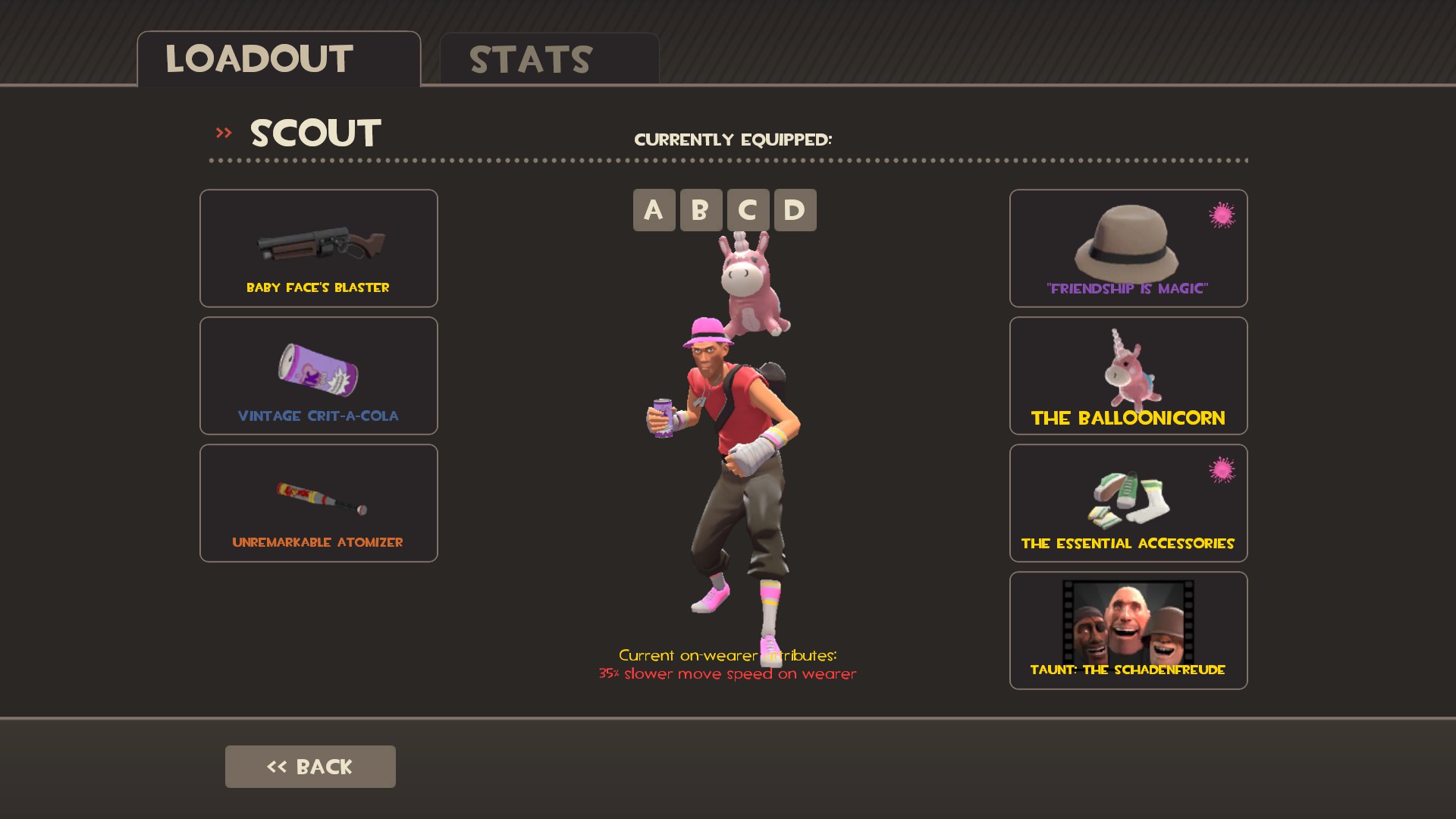This screenshot has width=1456, height=819.
Task: Click the Unremarkable Atomizer slot
Action: point(318,503)
